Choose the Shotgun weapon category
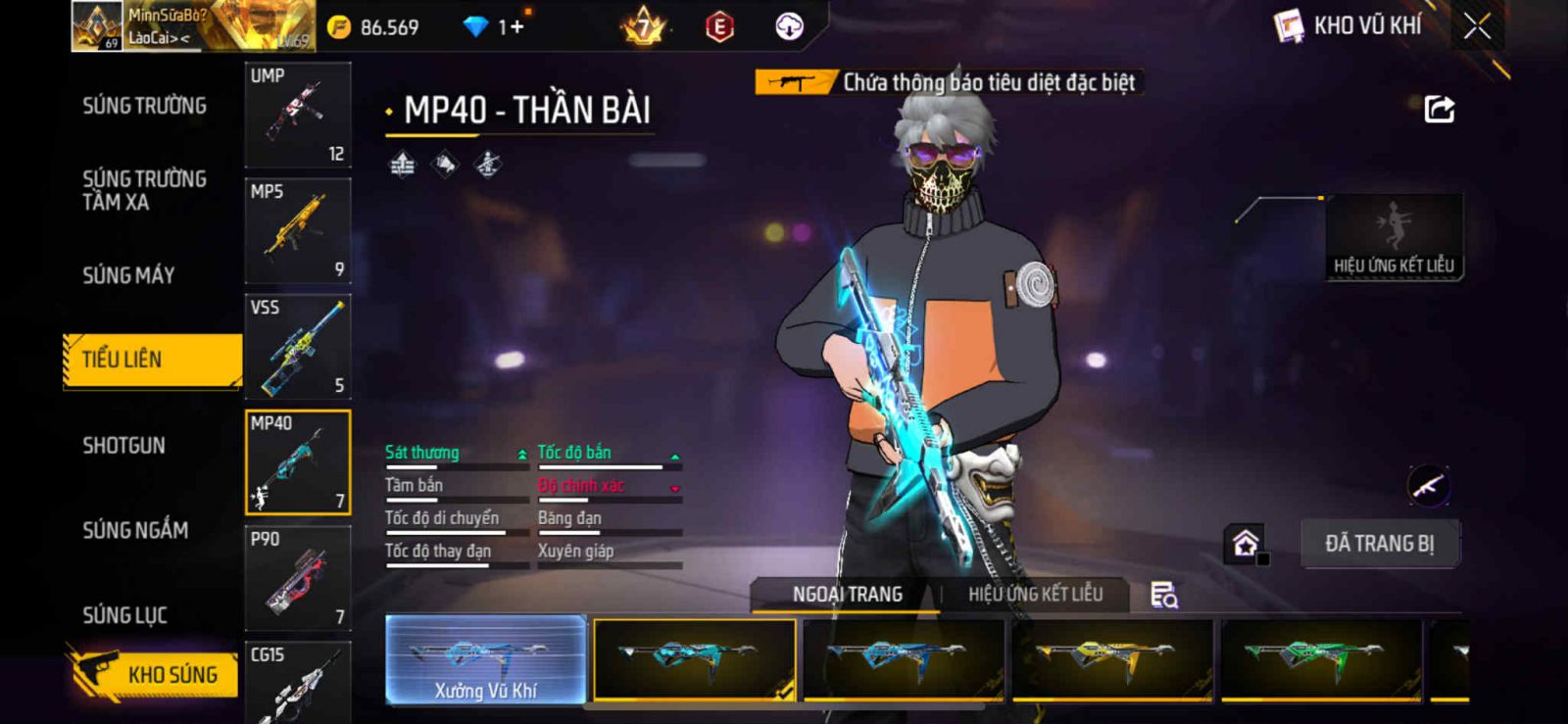1568x724 pixels. pyautogui.click(x=123, y=446)
